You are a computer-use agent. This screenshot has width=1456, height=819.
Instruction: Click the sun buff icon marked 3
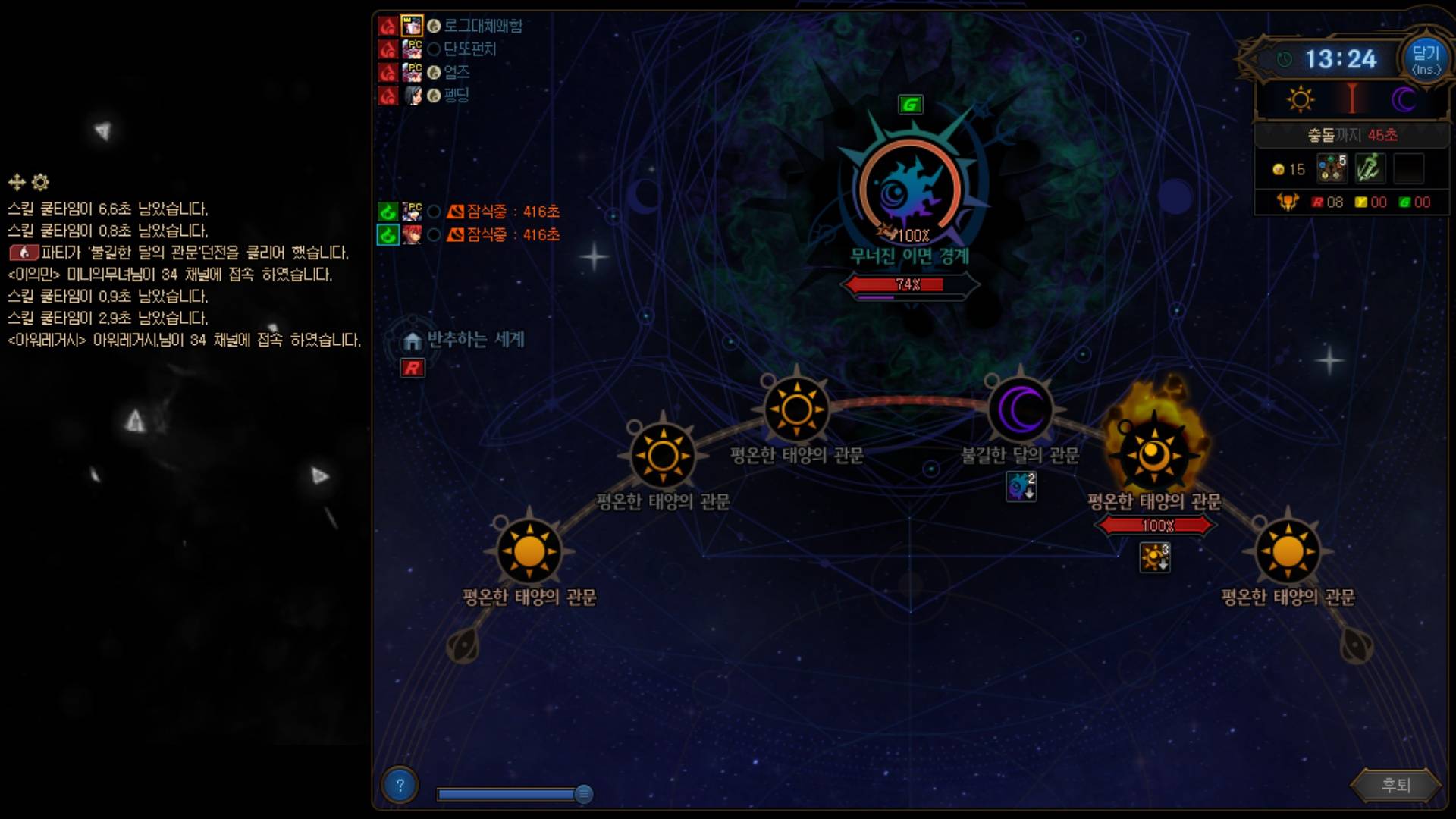coord(1155,557)
